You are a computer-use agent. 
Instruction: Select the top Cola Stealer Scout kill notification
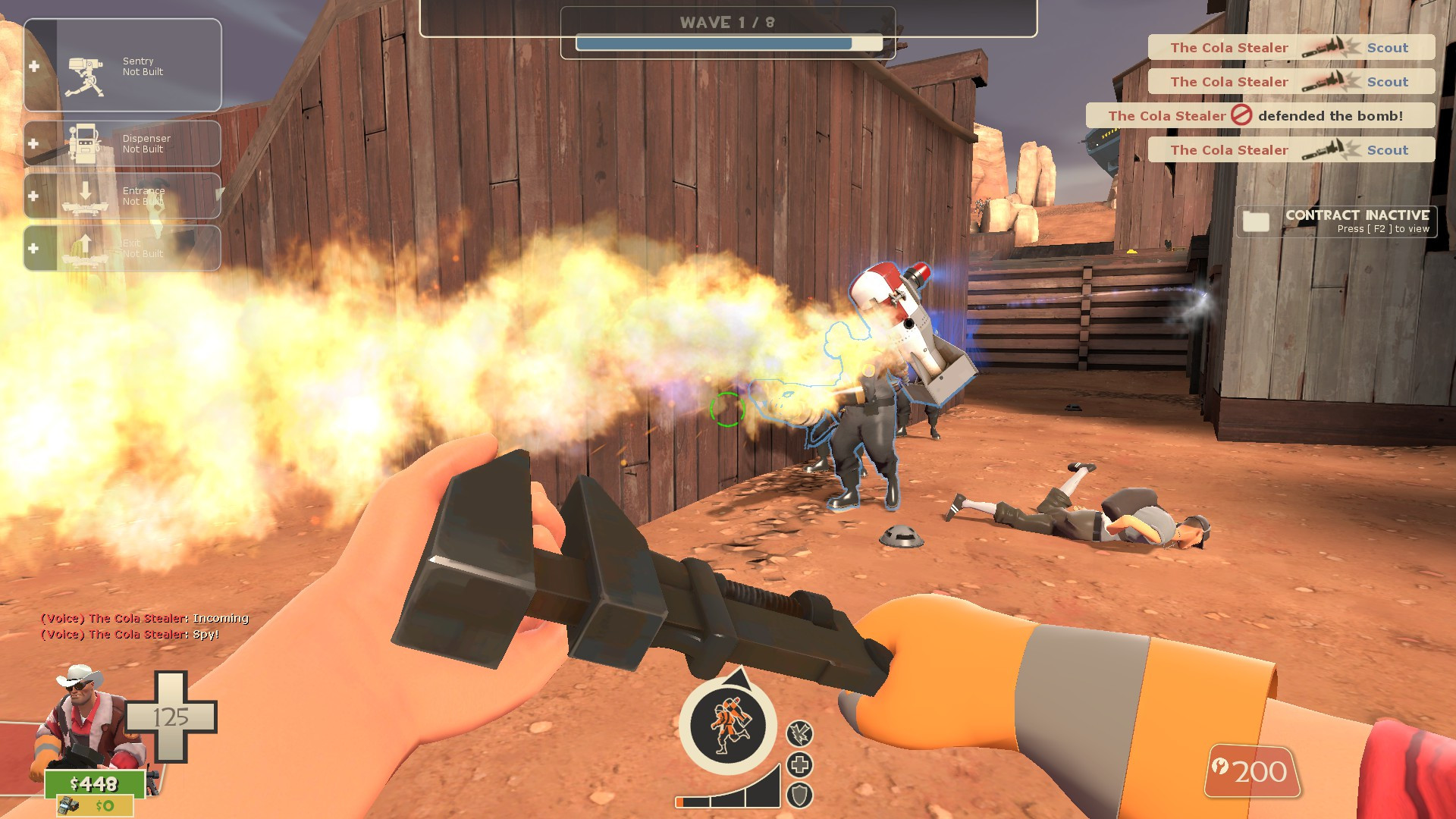[x=1289, y=47]
